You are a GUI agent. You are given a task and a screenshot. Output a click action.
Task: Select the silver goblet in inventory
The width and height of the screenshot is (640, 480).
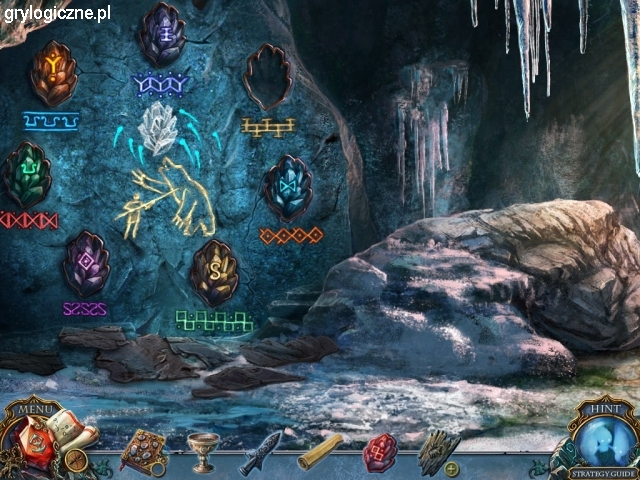[x=205, y=451]
